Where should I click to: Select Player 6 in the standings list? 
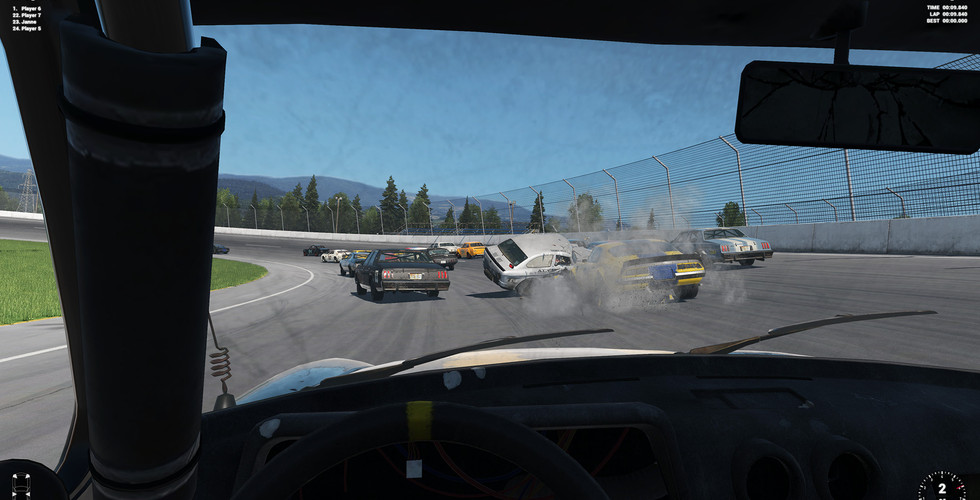[30, 9]
